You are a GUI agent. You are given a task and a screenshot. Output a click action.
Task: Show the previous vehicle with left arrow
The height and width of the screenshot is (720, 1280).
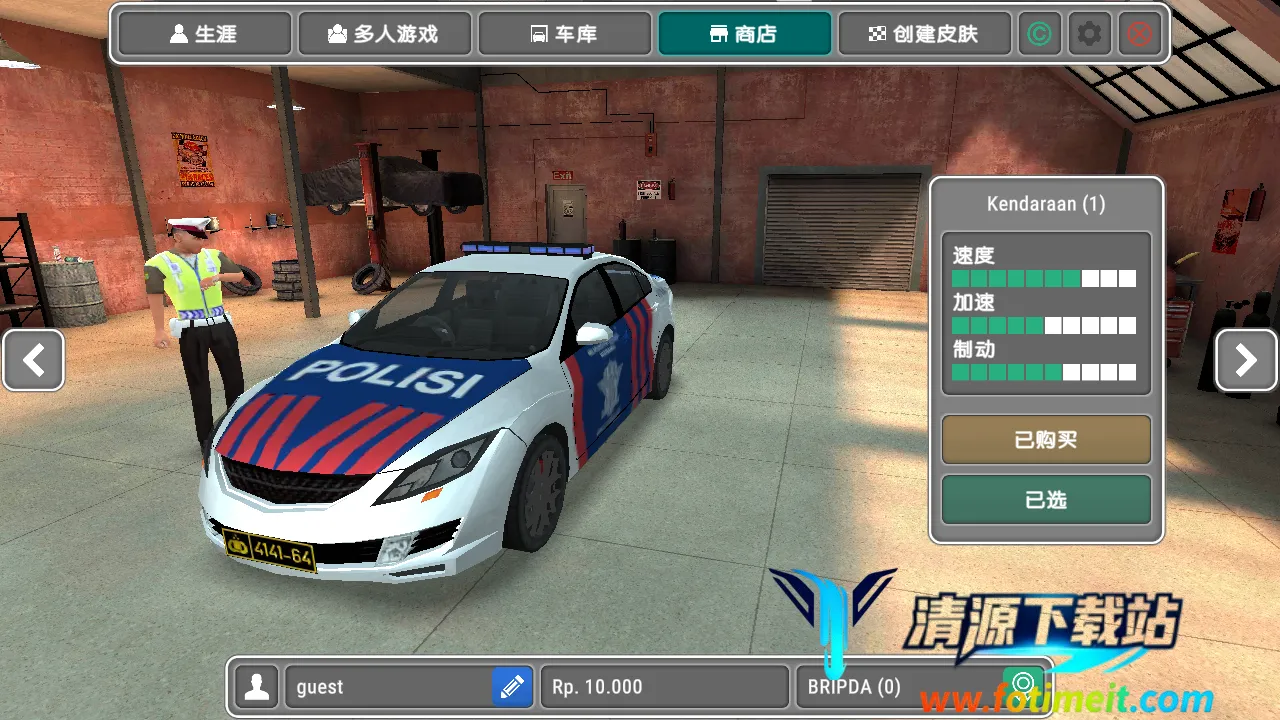34,360
